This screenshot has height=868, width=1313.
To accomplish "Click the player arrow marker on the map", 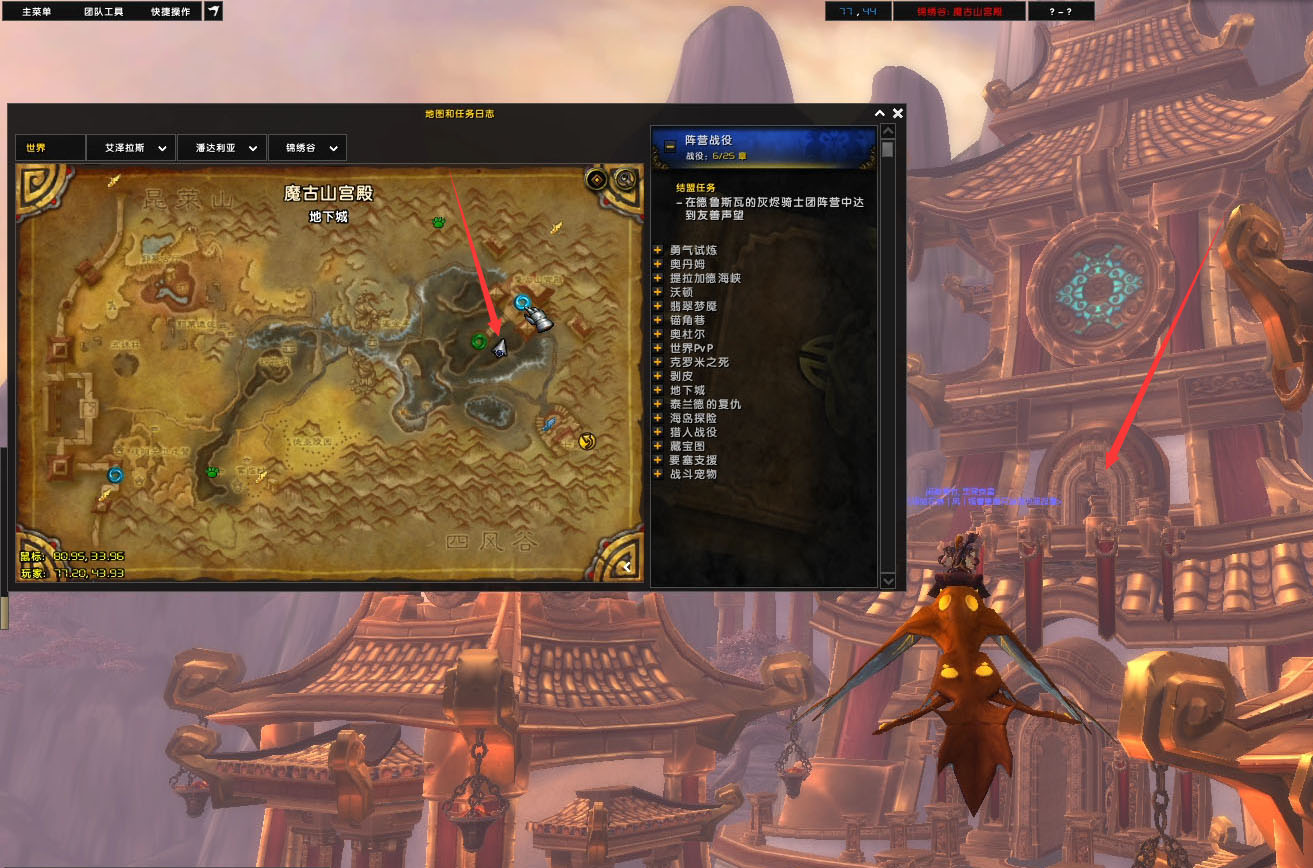I will (501, 348).
